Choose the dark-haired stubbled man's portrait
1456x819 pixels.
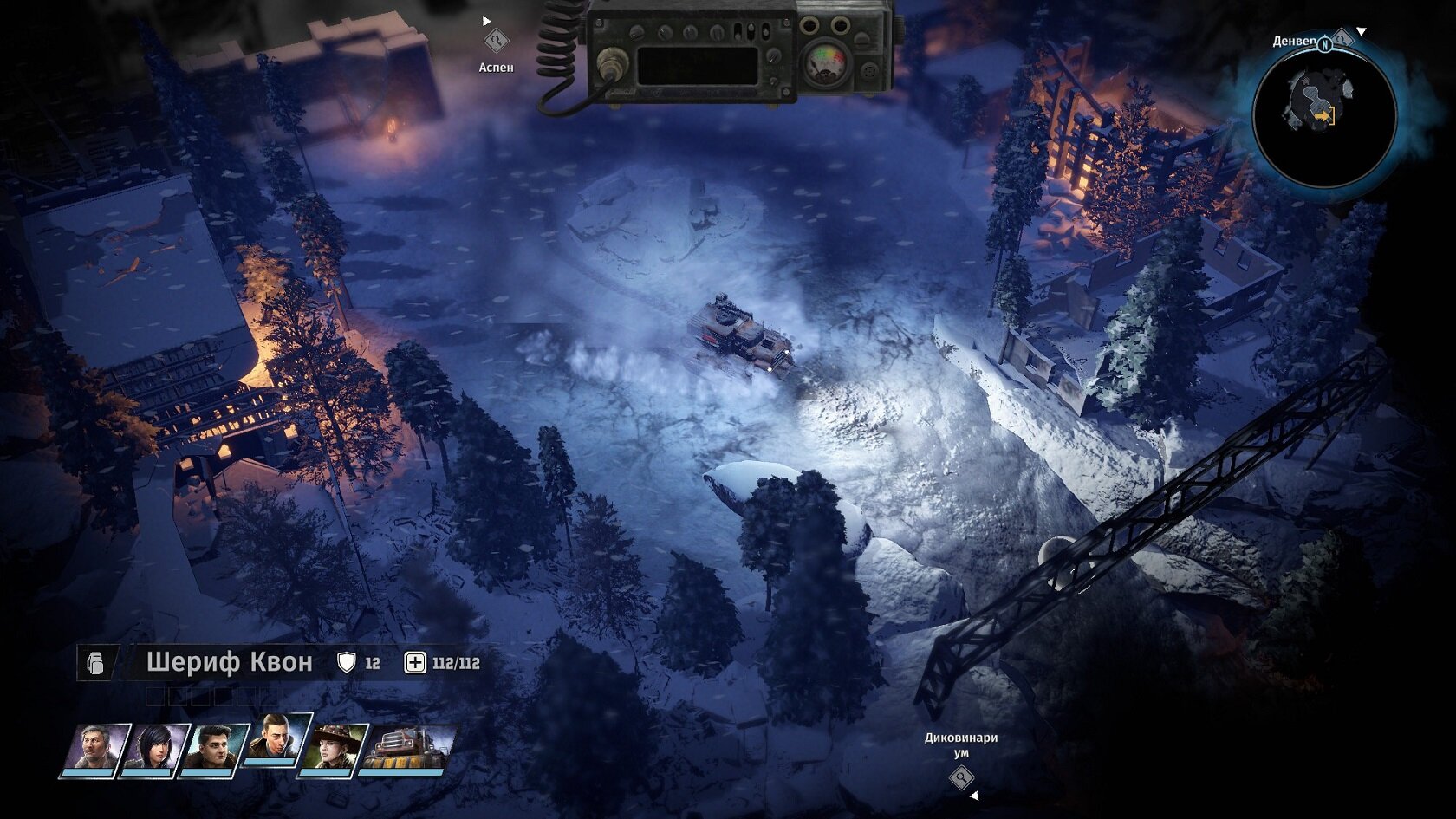[x=213, y=750]
